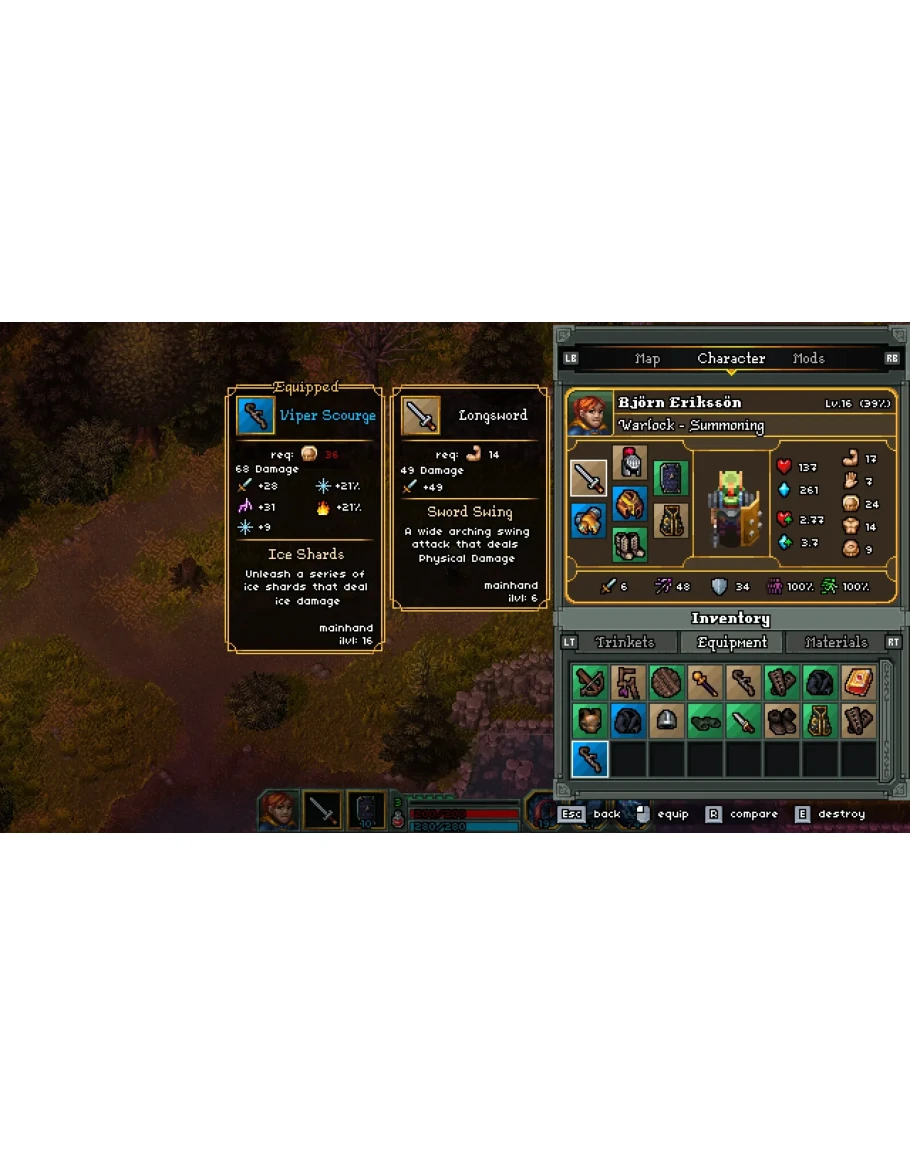Choose the red and gold spellbook item
Image resolution: width=910 pixels, height=1155 pixels.
tap(858, 682)
